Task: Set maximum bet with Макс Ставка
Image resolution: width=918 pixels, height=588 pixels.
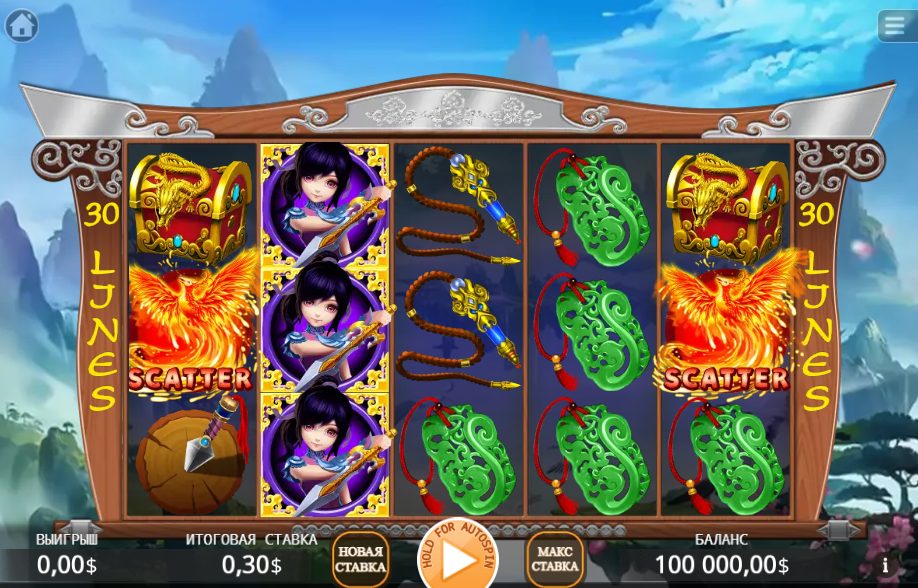Action: click(555, 559)
